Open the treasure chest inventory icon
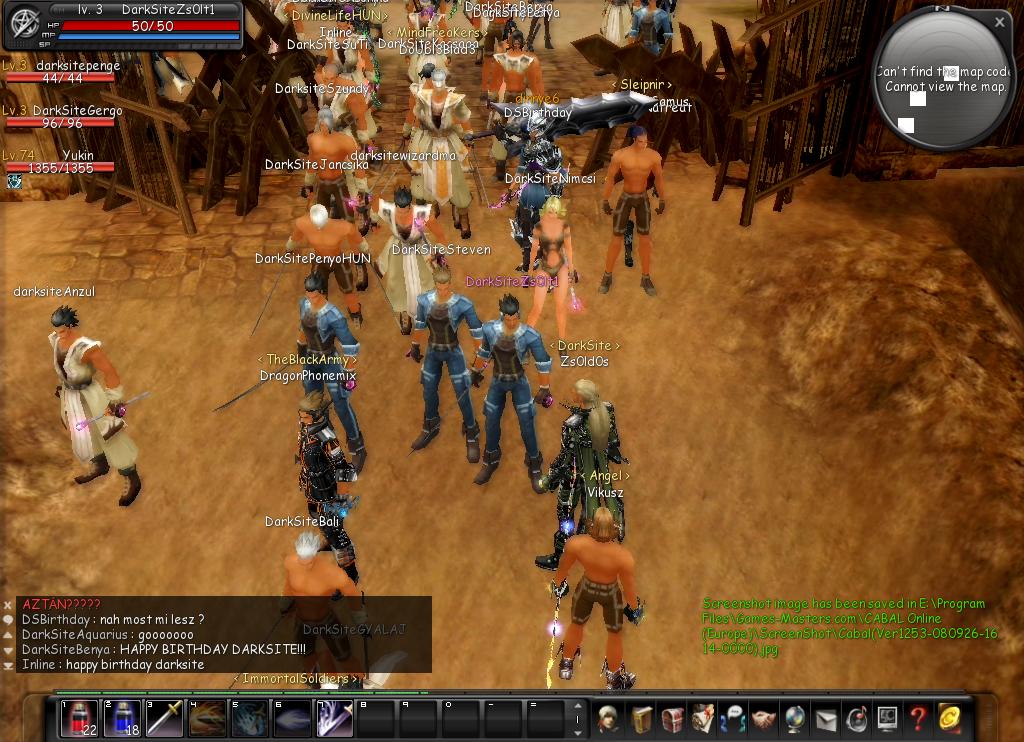 pyautogui.click(x=672, y=718)
